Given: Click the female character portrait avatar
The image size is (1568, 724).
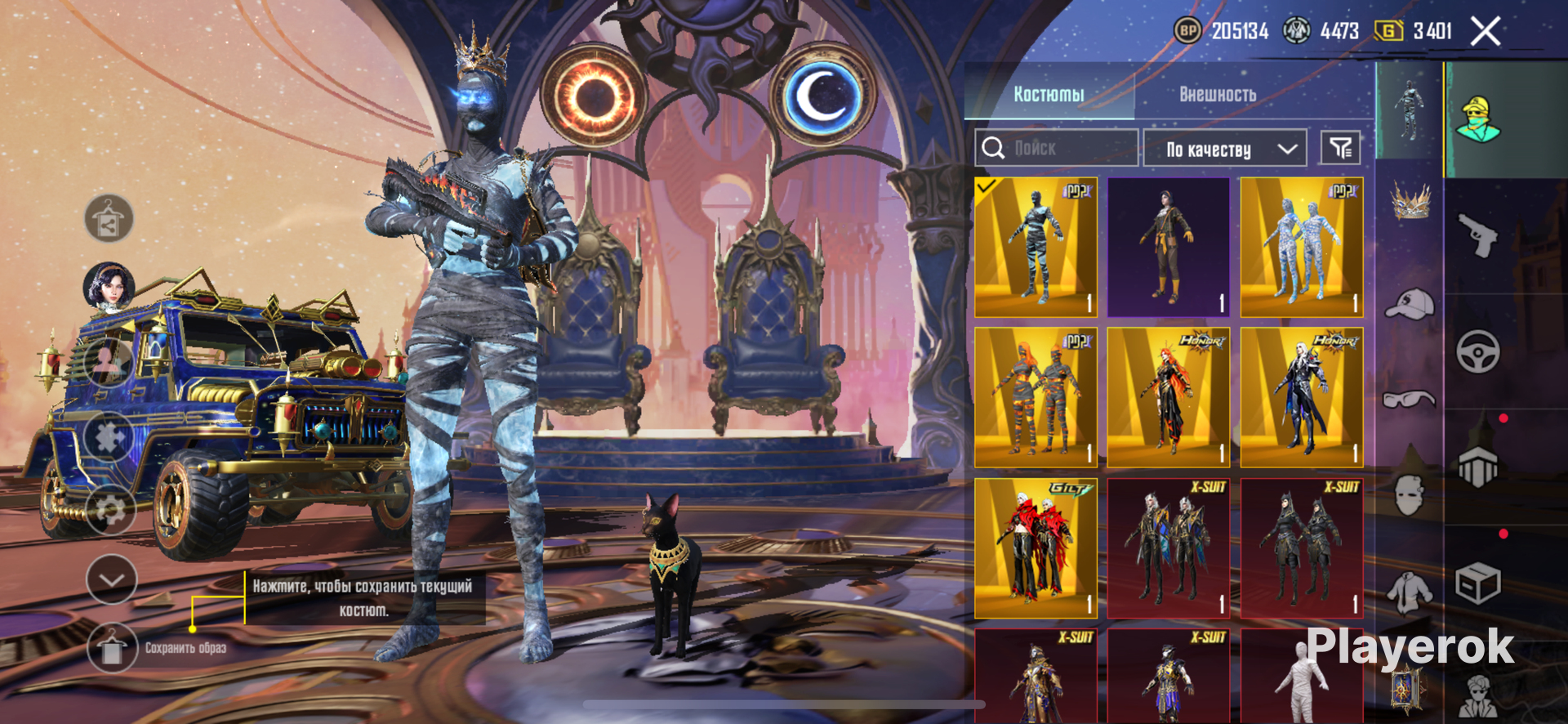Looking at the screenshot, I should pyautogui.click(x=109, y=287).
